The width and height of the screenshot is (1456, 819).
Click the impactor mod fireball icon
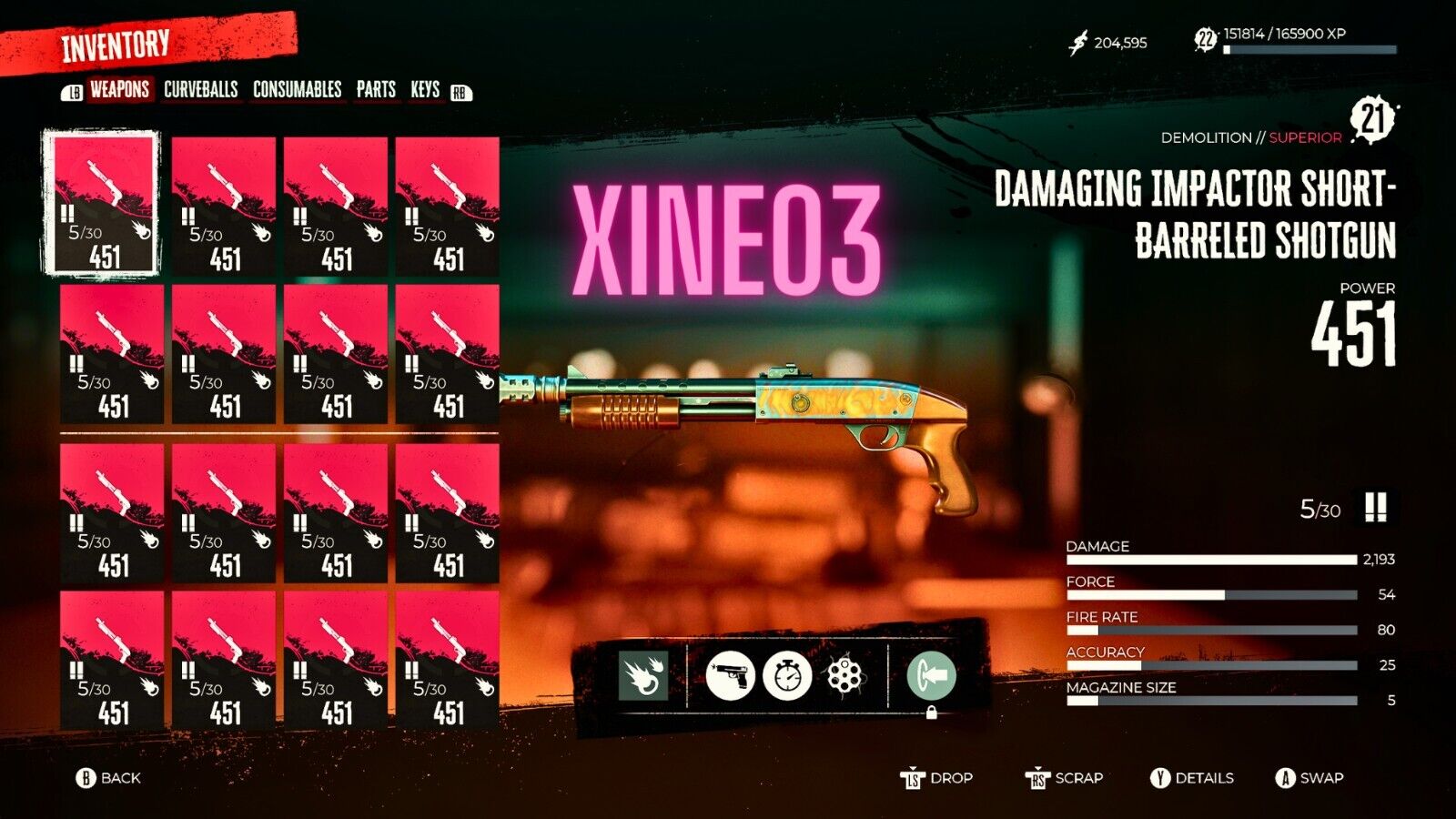pyautogui.click(x=642, y=675)
